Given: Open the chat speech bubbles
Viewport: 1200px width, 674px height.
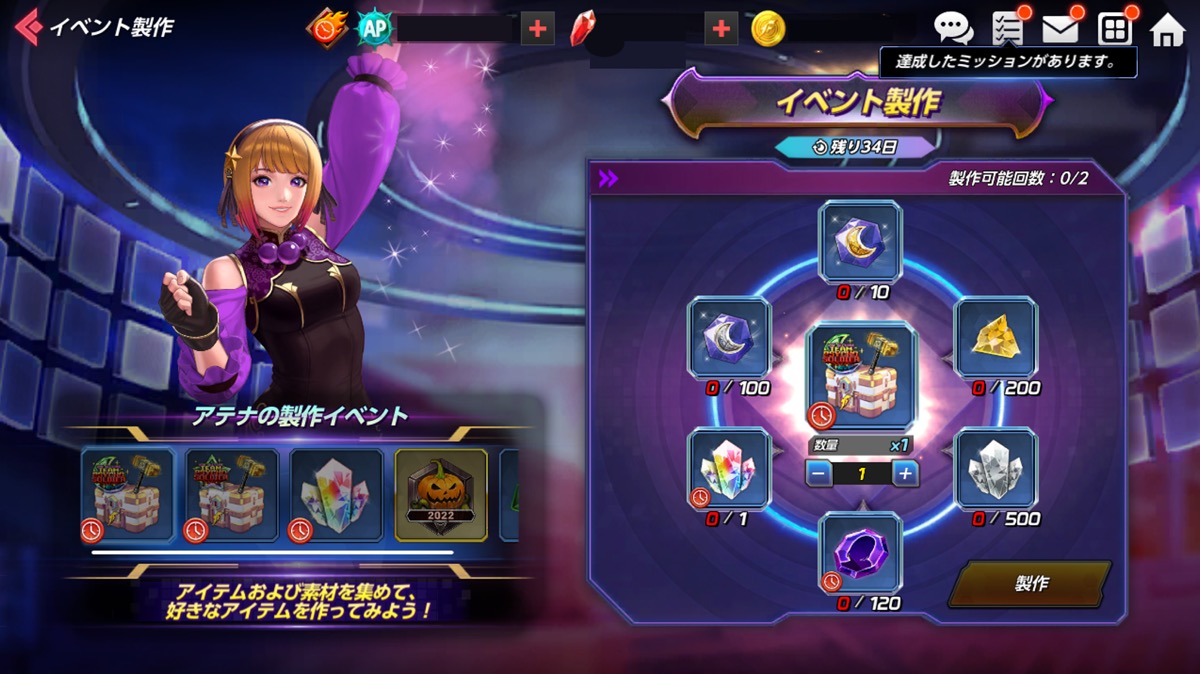Looking at the screenshot, I should tap(953, 29).
